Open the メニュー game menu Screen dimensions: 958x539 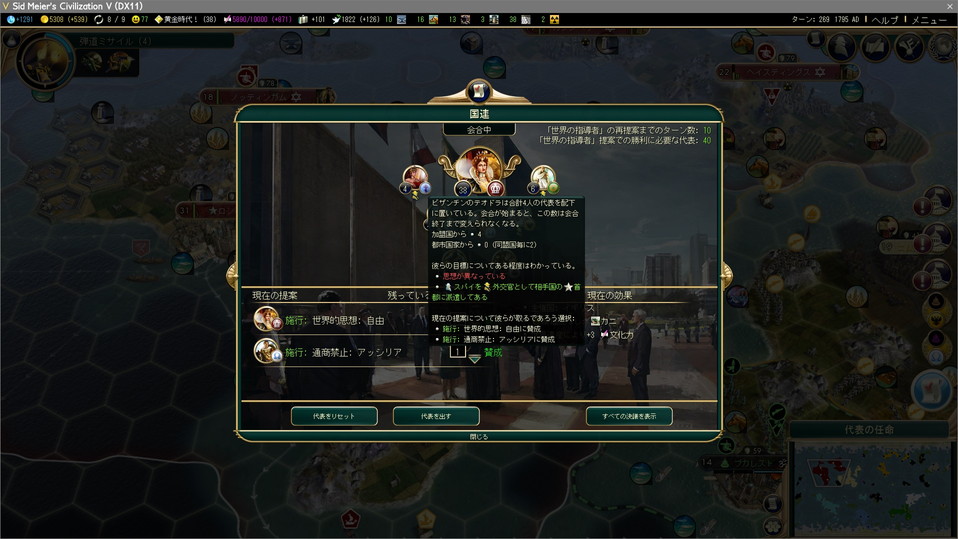click(x=928, y=20)
